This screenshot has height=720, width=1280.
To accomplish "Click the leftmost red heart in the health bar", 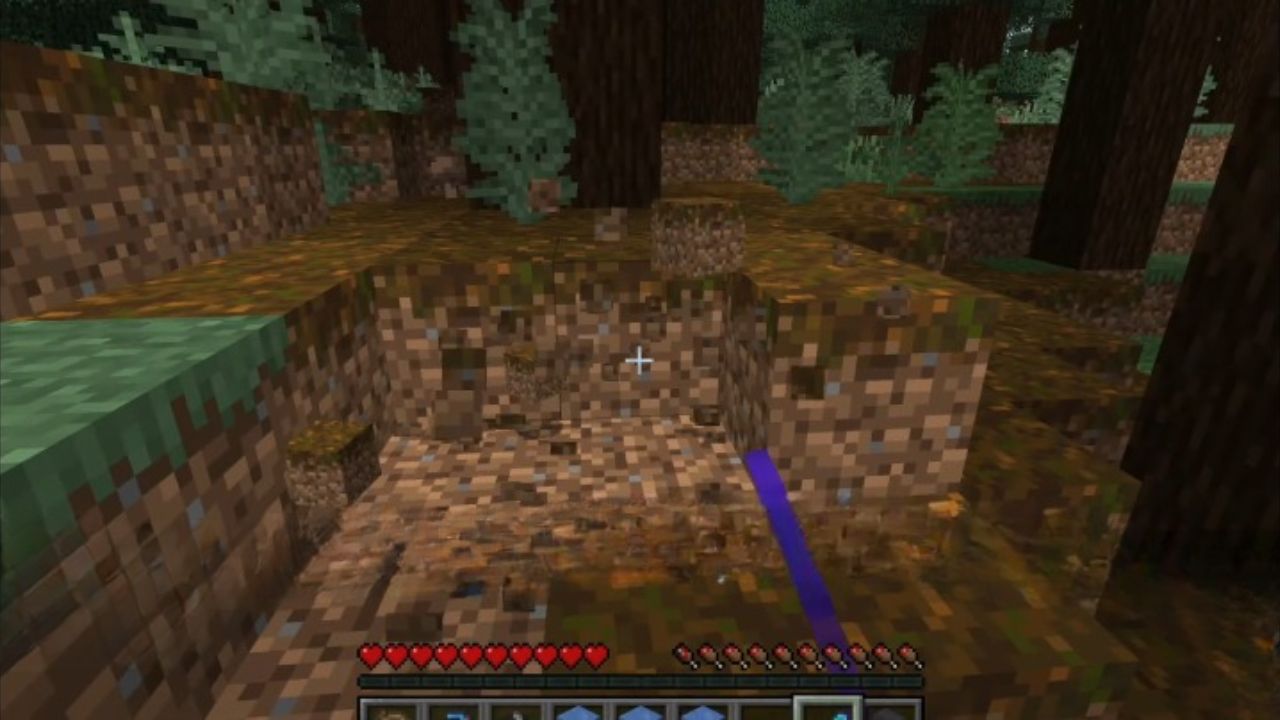I will pyautogui.click(x=372, y=655).
